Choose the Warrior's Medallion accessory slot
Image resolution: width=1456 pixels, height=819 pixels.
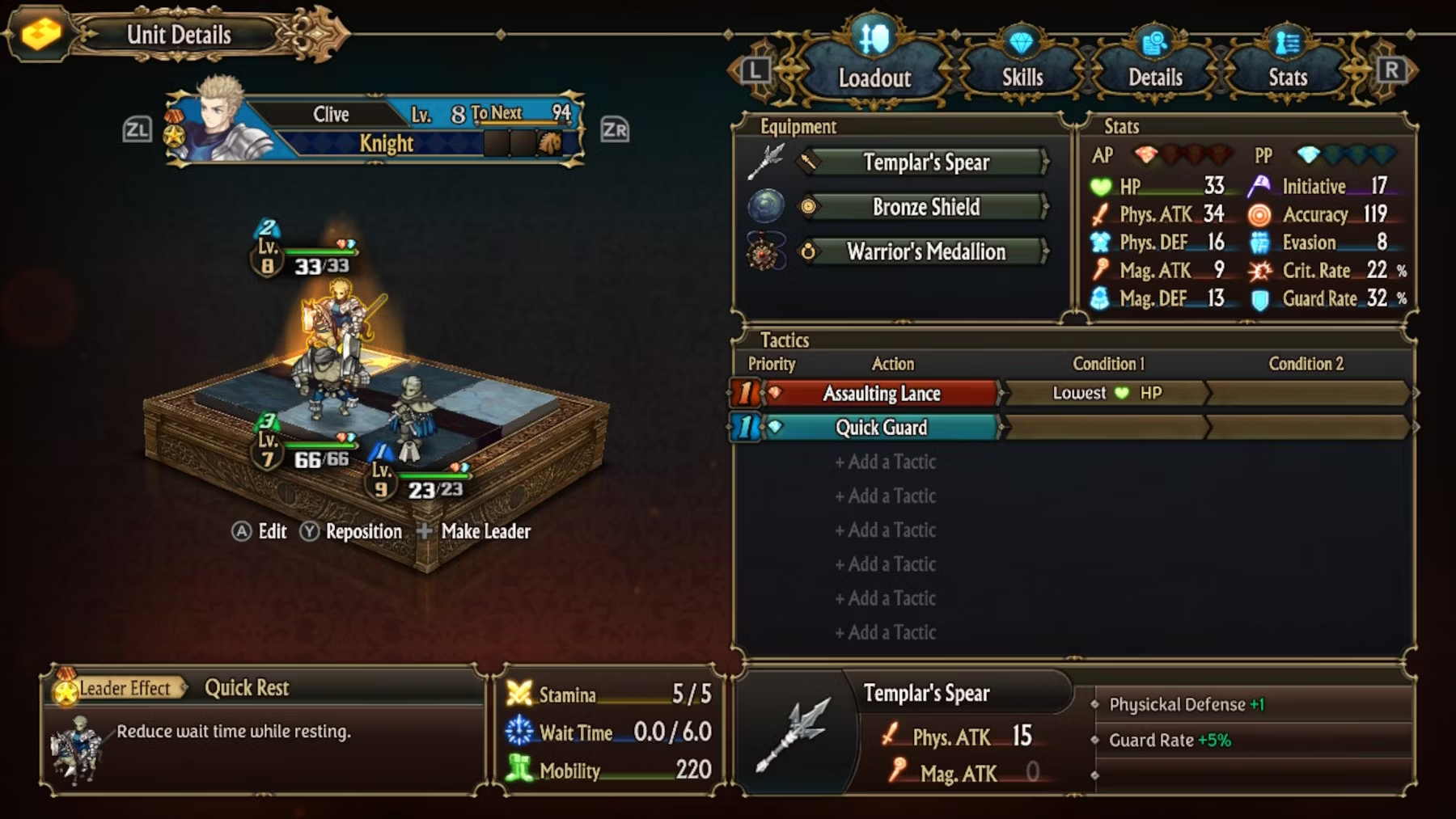pos(926,251)
